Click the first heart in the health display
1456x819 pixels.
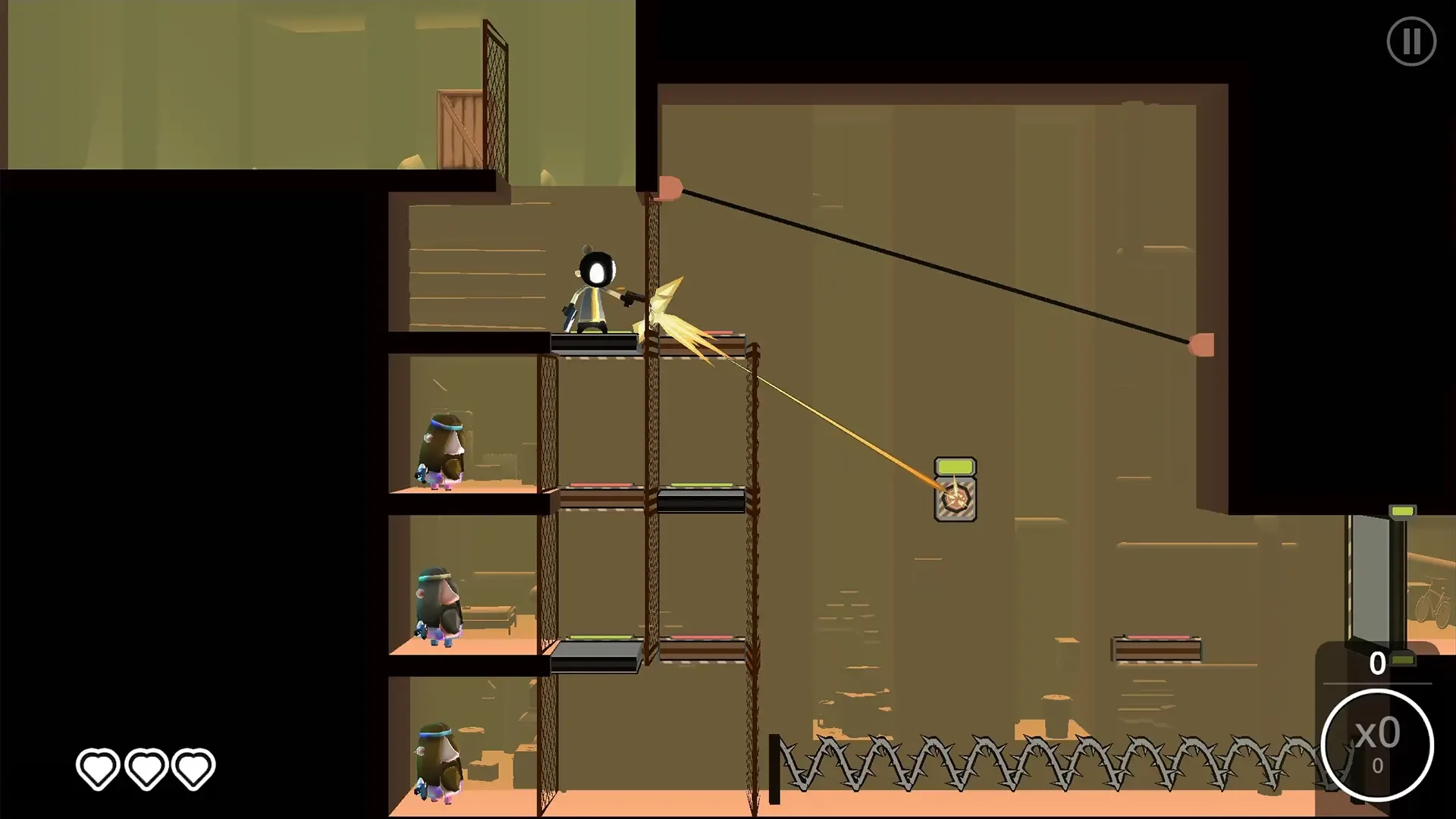[96, 767]
